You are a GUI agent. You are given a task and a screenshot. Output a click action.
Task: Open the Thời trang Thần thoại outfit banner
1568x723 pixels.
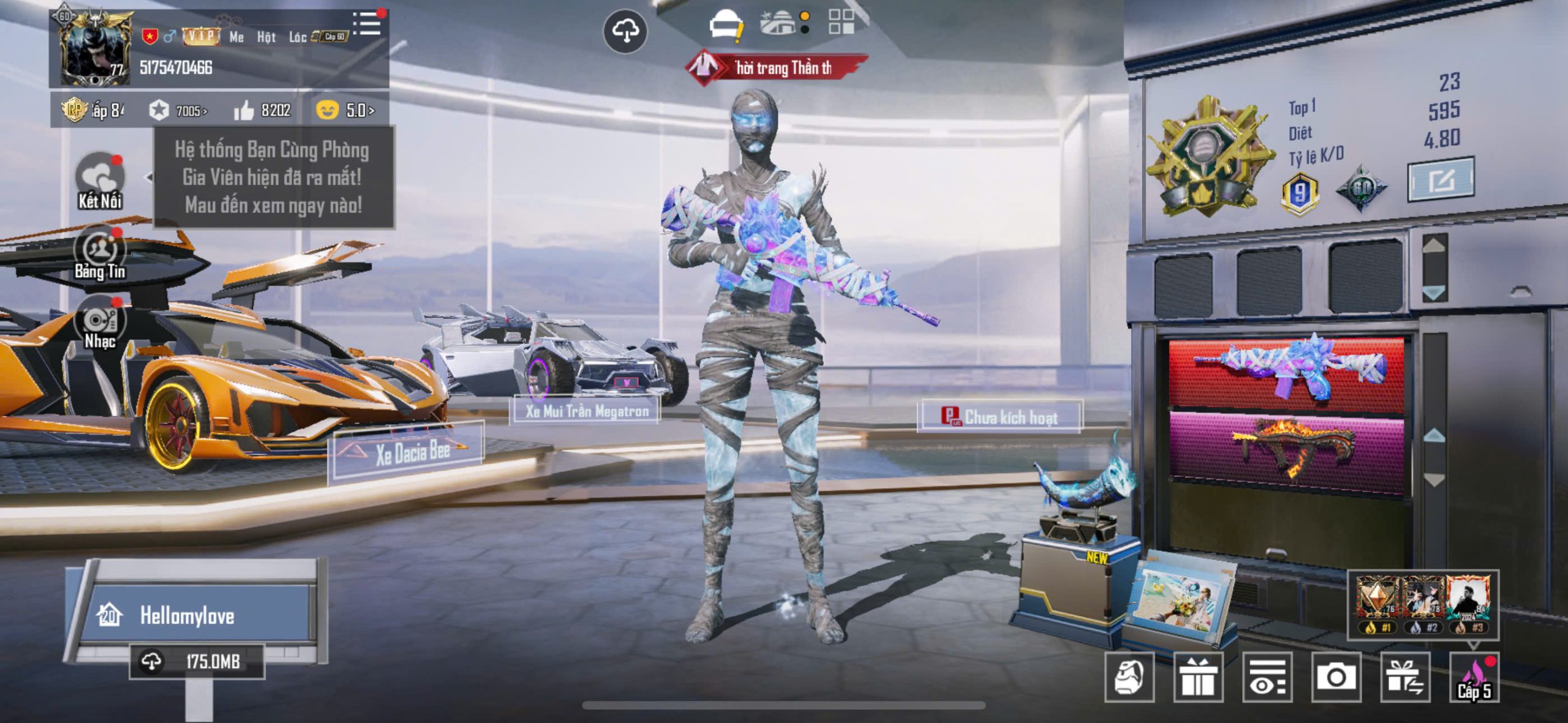777,68
